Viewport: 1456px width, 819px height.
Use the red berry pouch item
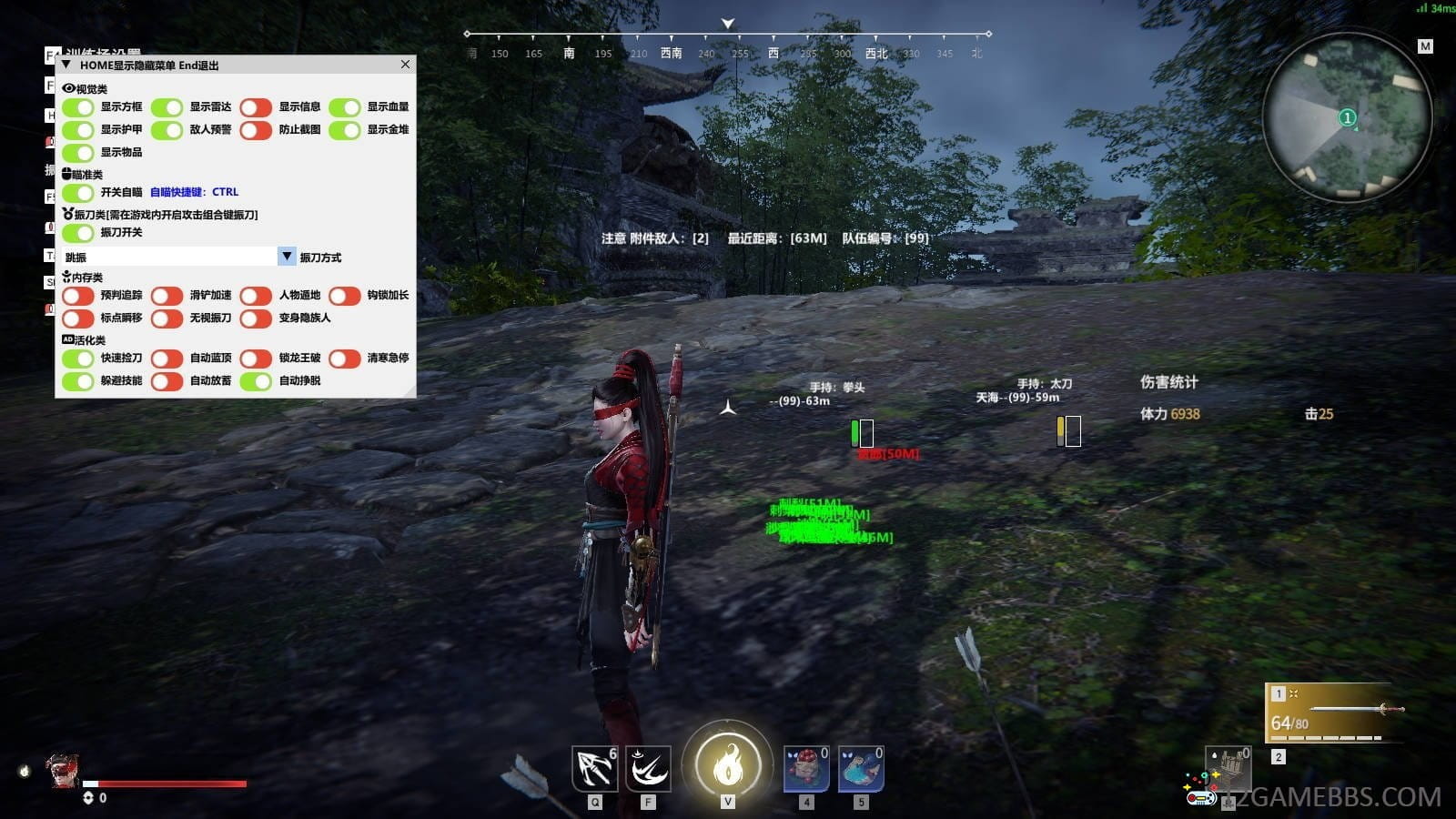point(806,769)
